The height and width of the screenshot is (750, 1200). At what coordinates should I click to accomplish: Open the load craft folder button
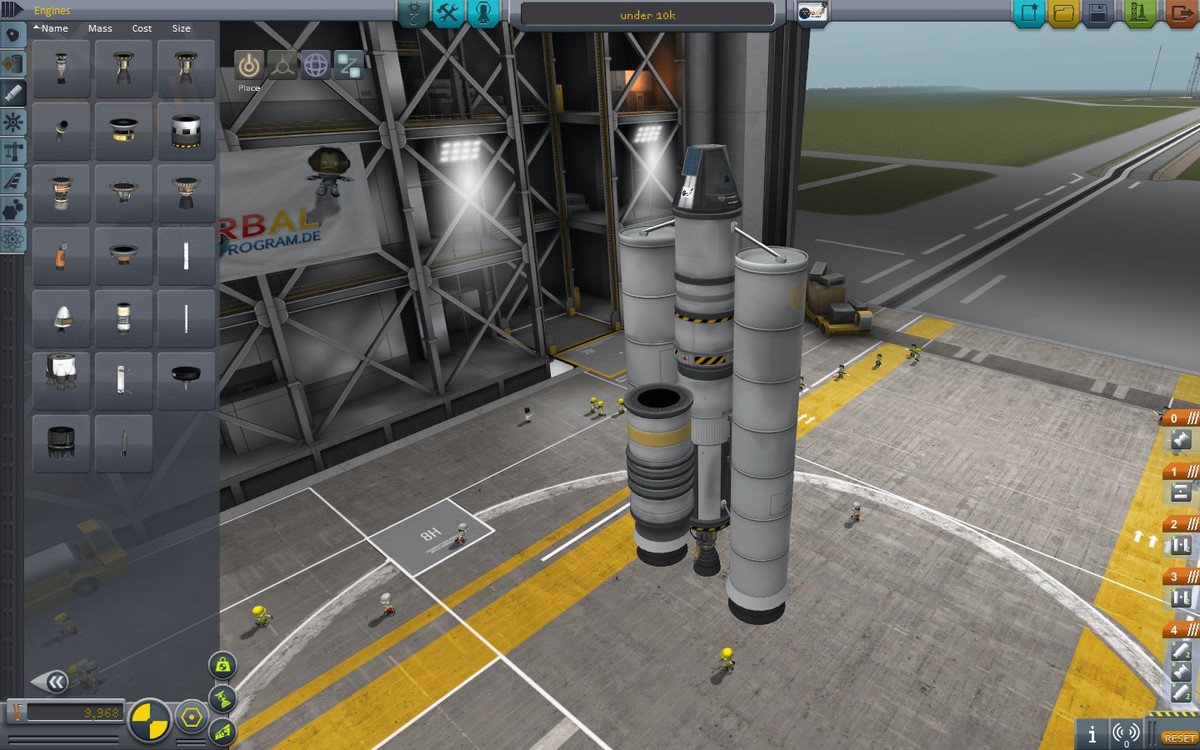tap(1063, 14)
